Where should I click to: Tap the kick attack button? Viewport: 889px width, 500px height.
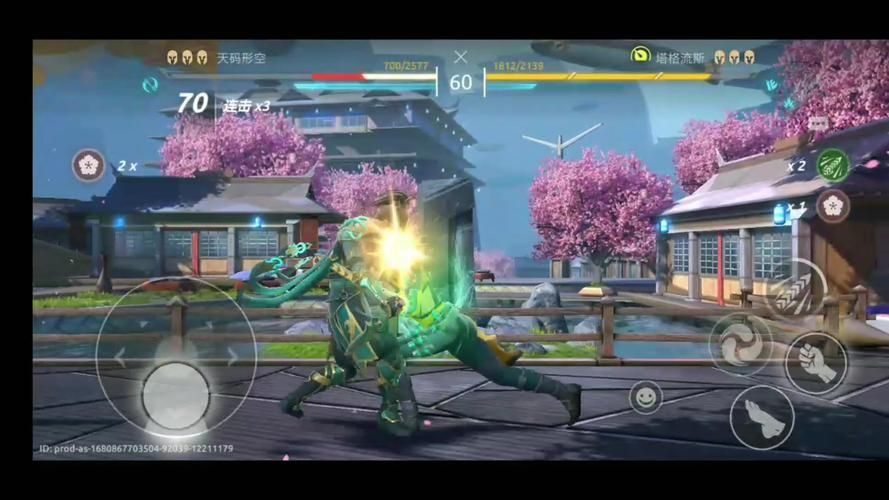point(761,417)
